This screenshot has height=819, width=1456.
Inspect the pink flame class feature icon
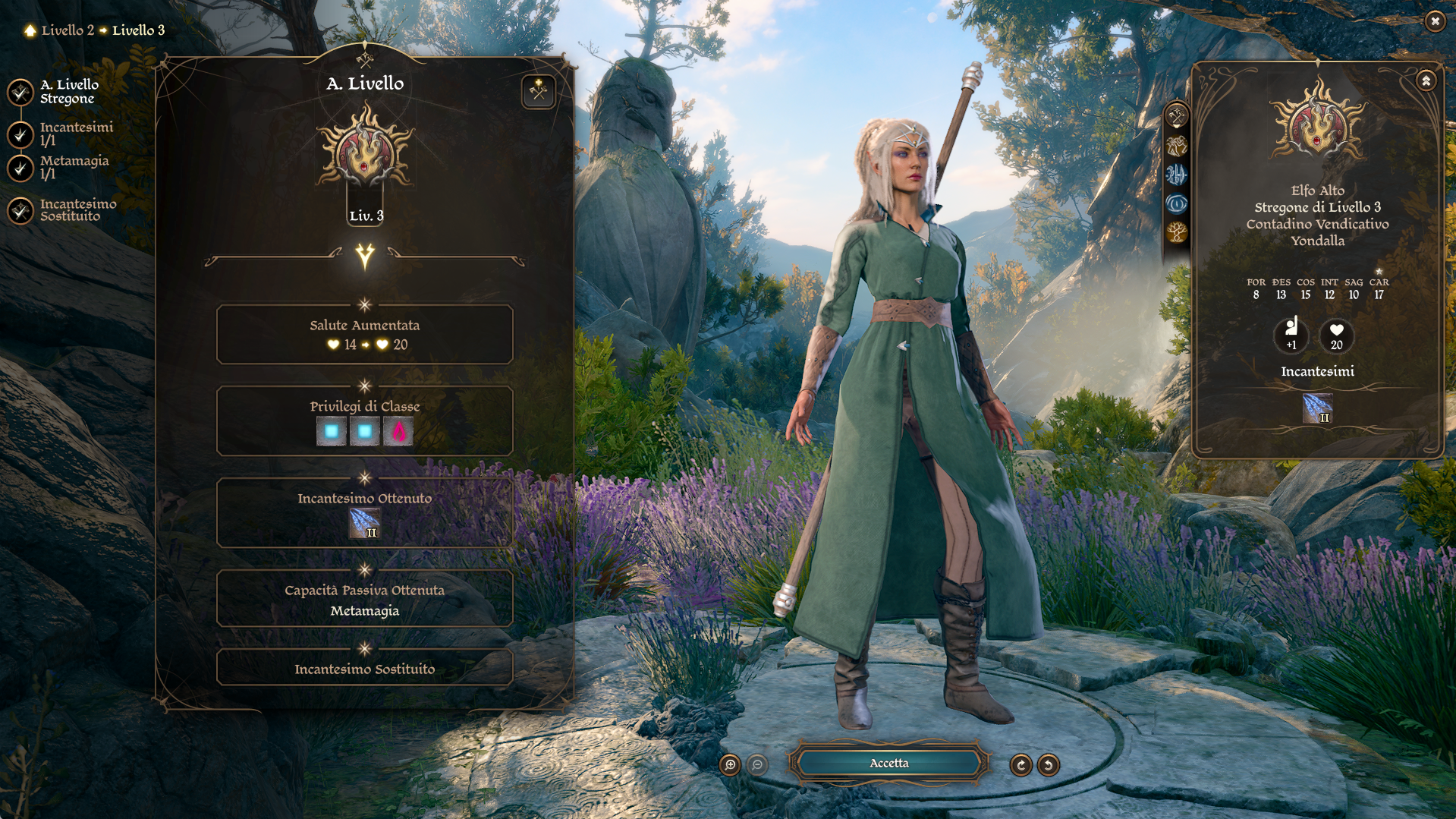tap(398, 431)
